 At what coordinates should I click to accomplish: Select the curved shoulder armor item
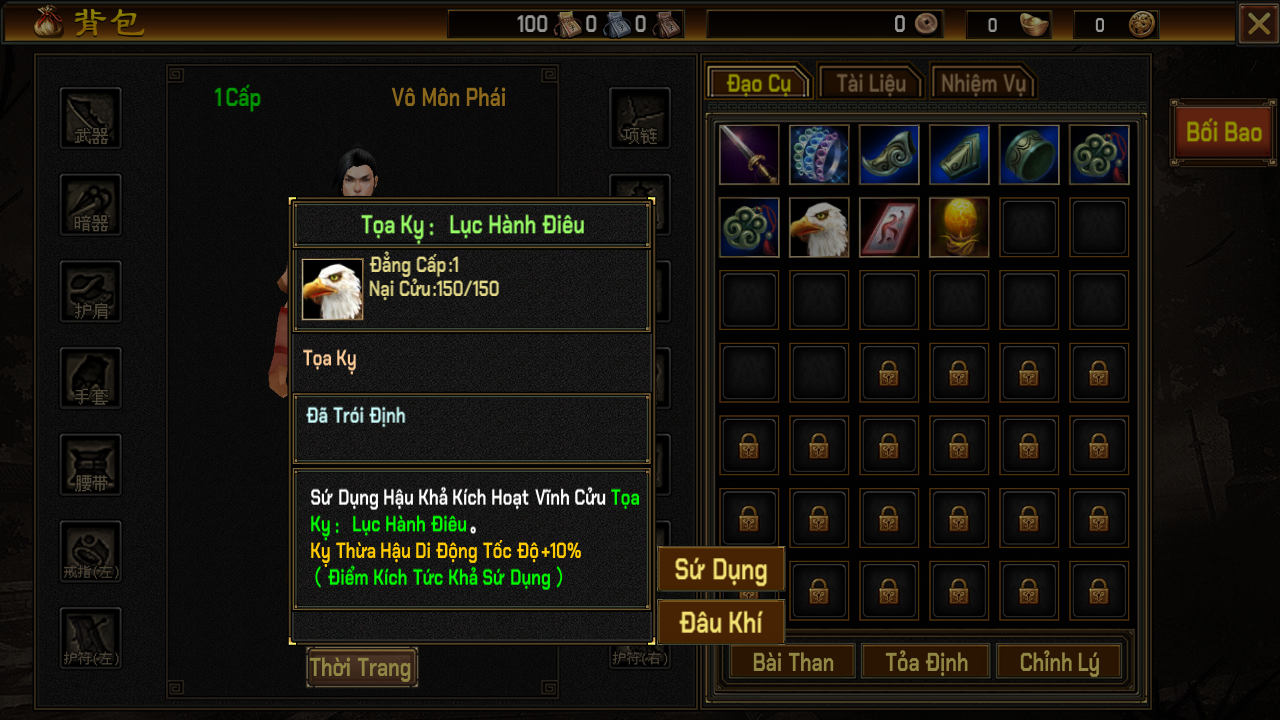[889, 155]
